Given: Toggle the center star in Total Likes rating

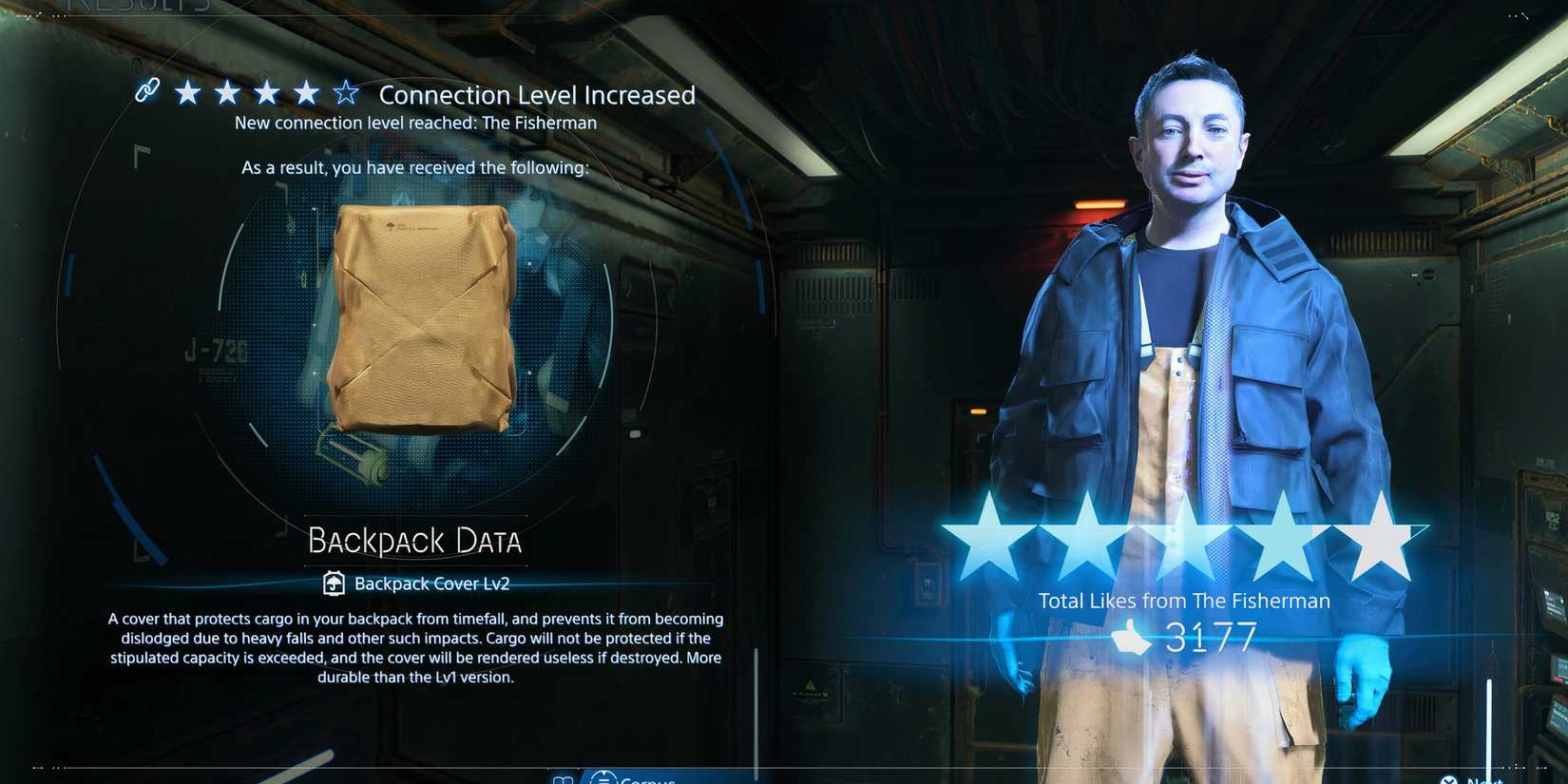Looking at the screenshot, I should point(1184,539).
